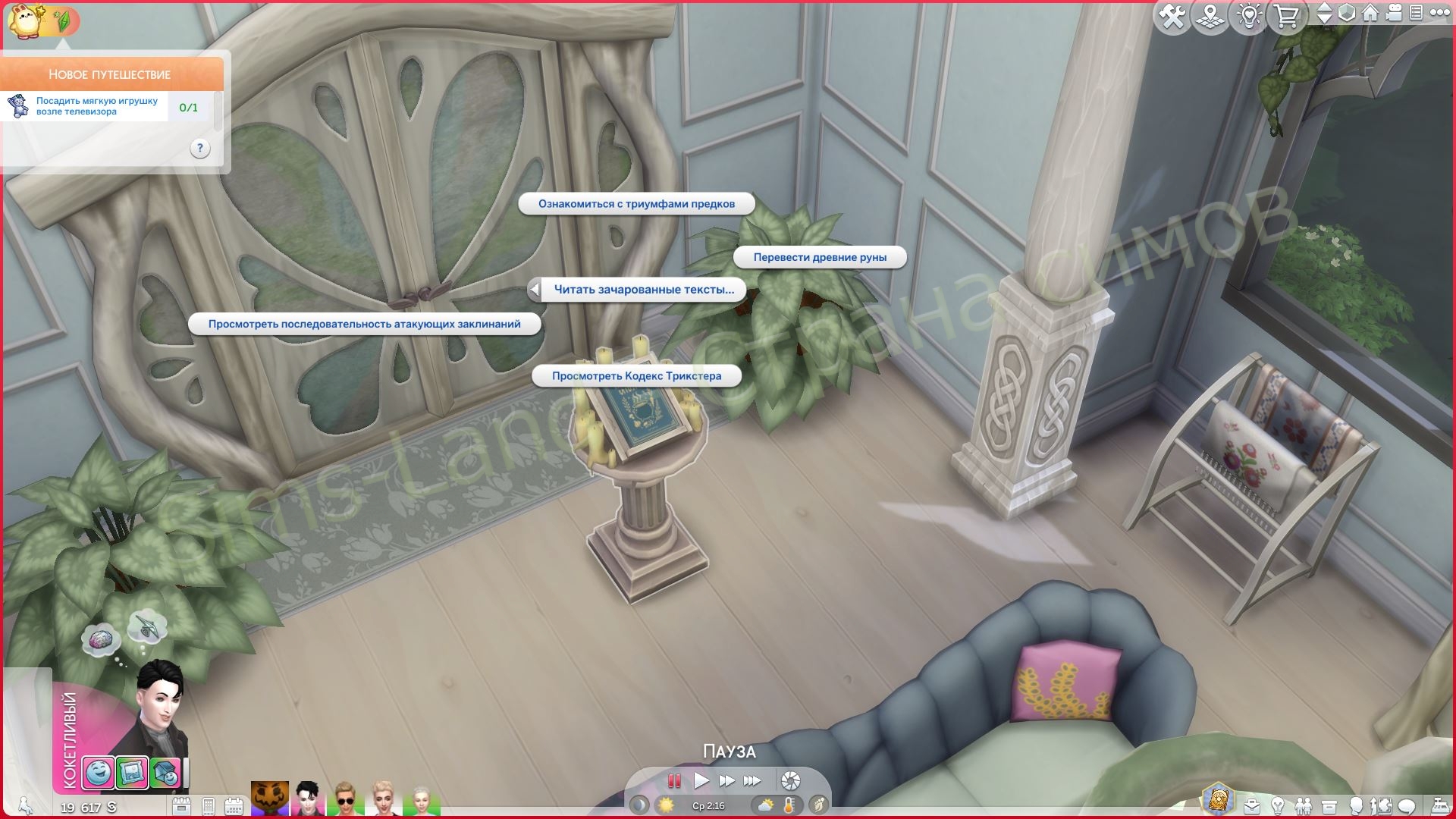Toggle the camera mode icon
This screenshot has width=1456, height=819.
(1394, 13)
